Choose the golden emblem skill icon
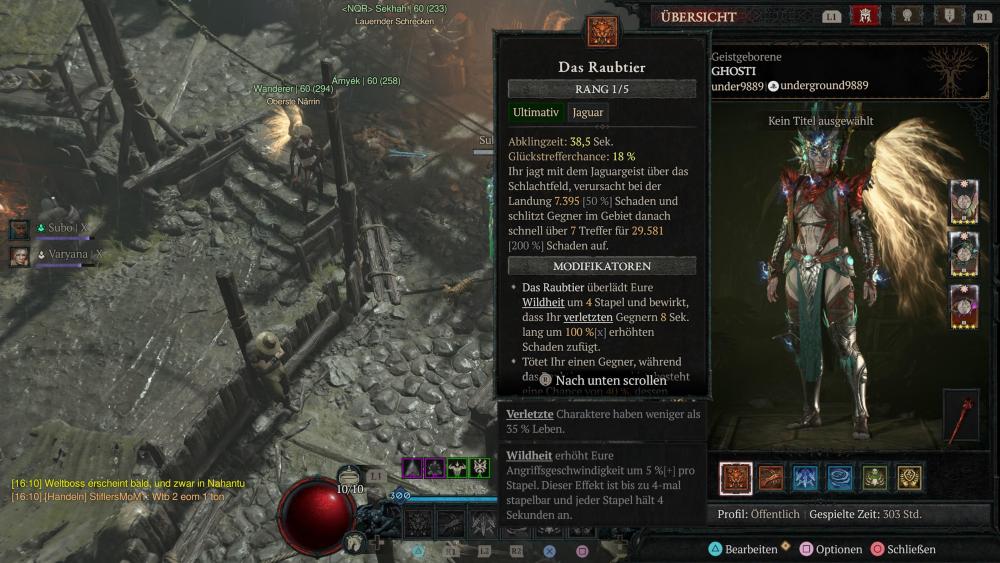Image resolution: width=1000 pixels, height=563 pixels. [909, 477]
